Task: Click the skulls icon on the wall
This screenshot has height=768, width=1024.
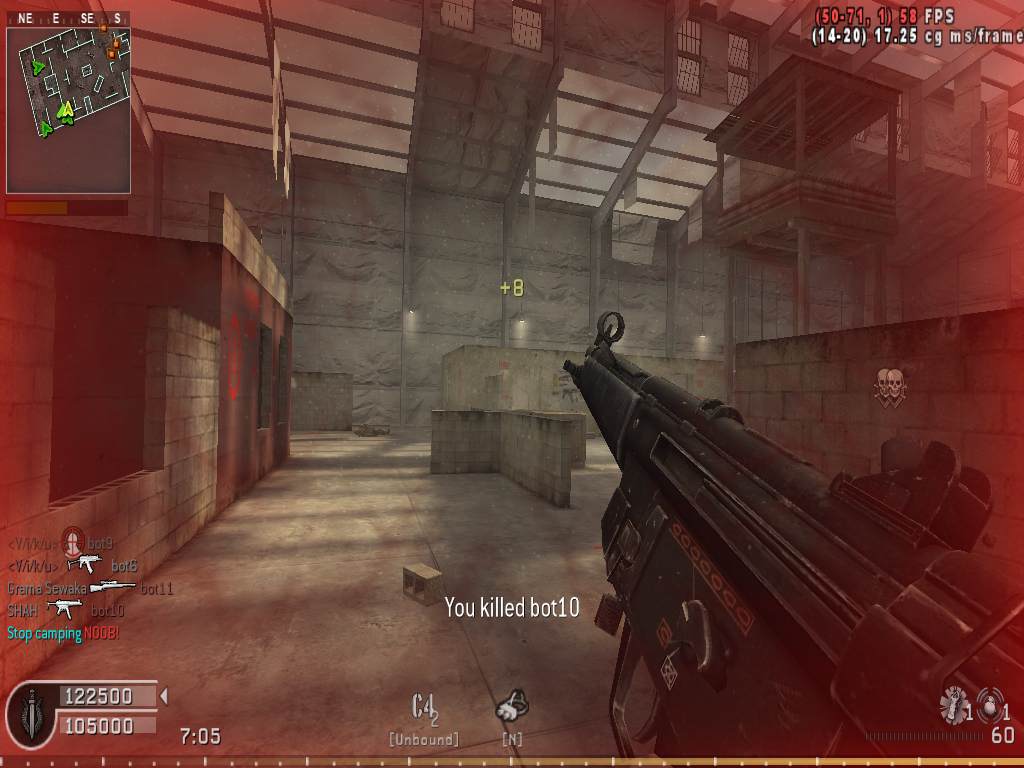Action: (x=888, y=386)
